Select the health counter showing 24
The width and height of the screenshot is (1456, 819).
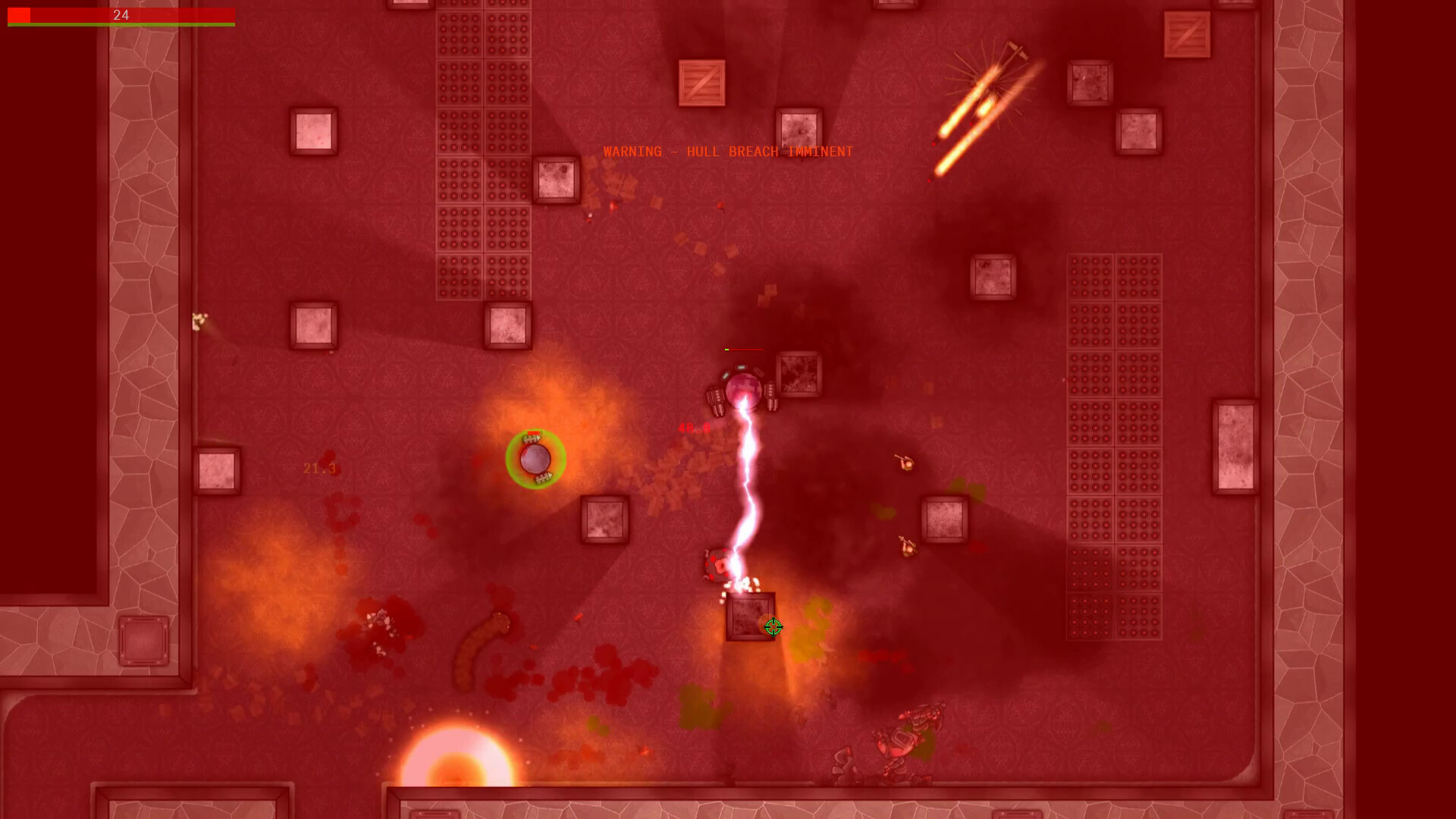tap(121, 14)
